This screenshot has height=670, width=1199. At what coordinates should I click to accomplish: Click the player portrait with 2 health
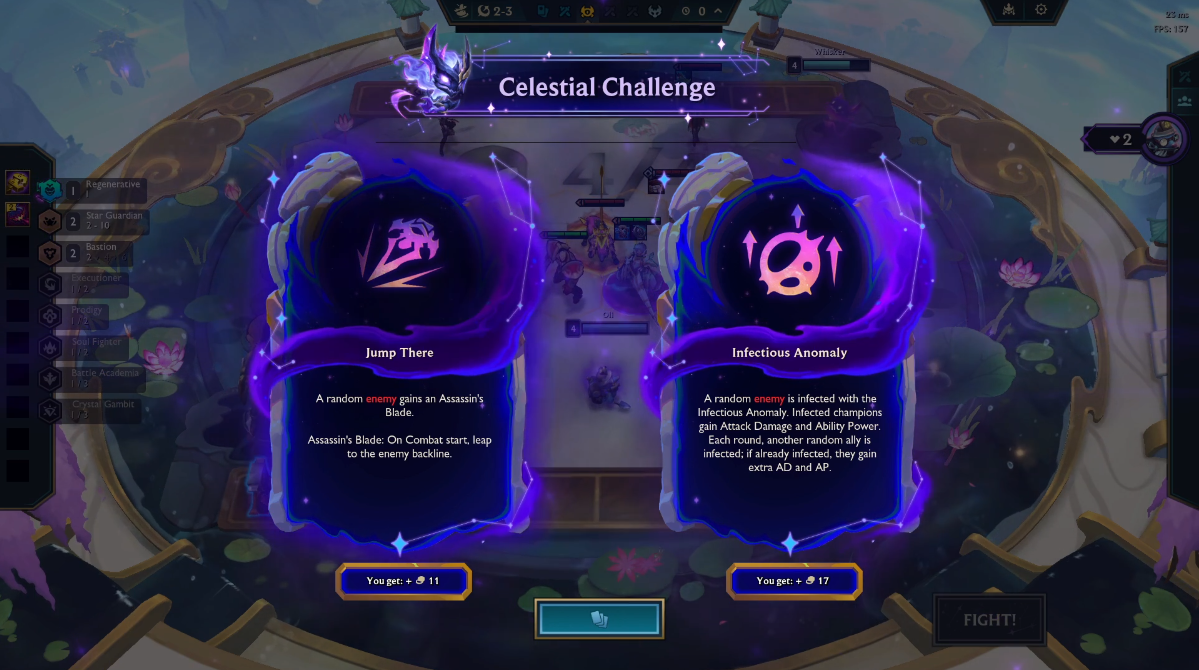1163,138
